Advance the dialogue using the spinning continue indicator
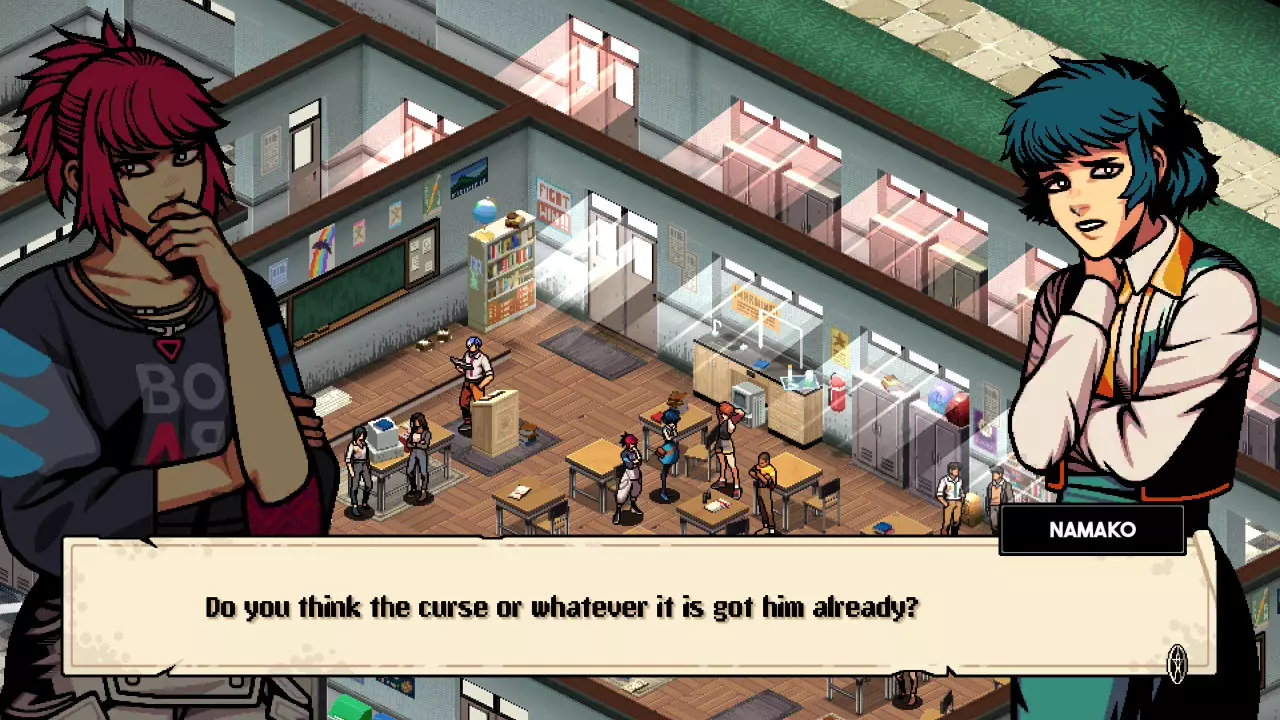This screenshot has width=1280, height=720. (x=1178, y=662)
